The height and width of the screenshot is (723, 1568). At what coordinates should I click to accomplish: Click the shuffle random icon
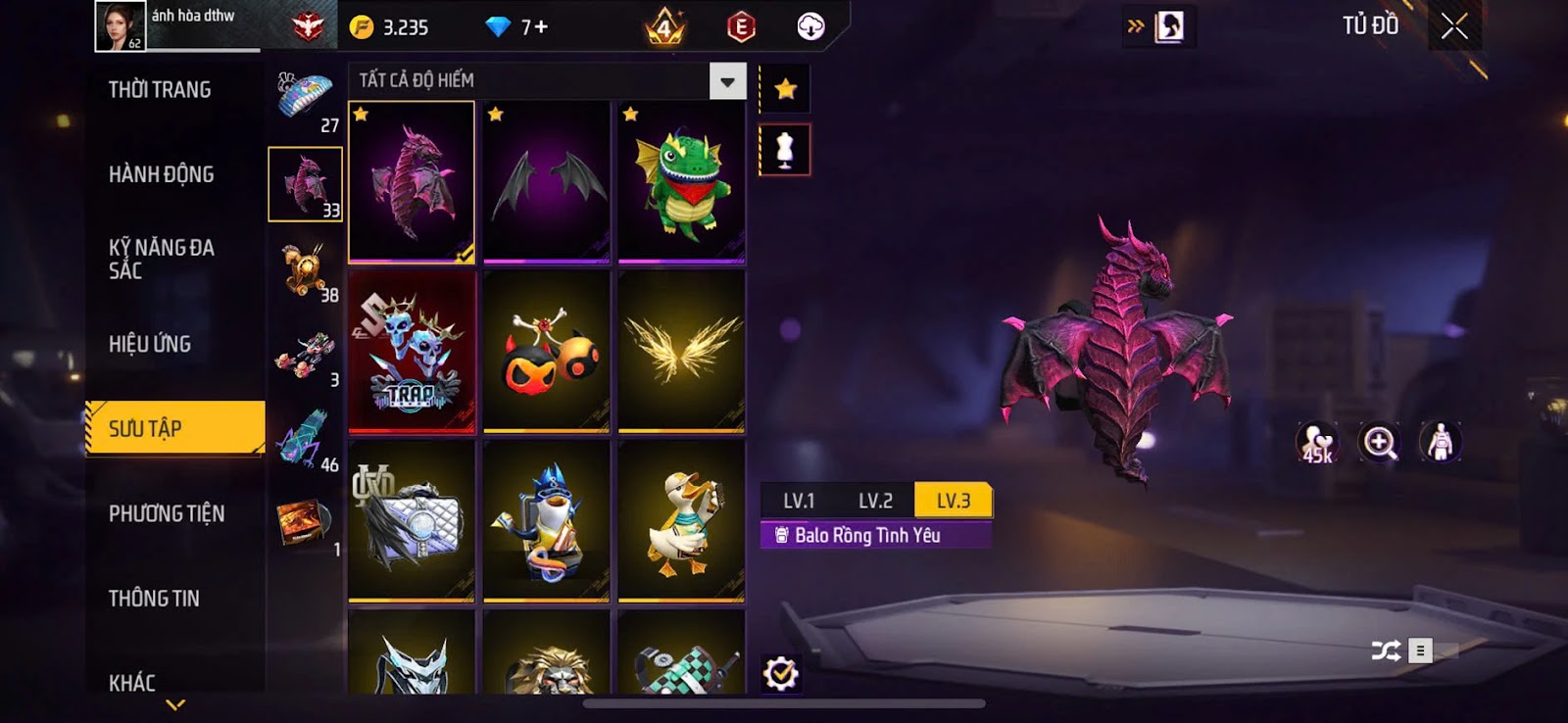pyautogui.click(x=1386, y=651)
